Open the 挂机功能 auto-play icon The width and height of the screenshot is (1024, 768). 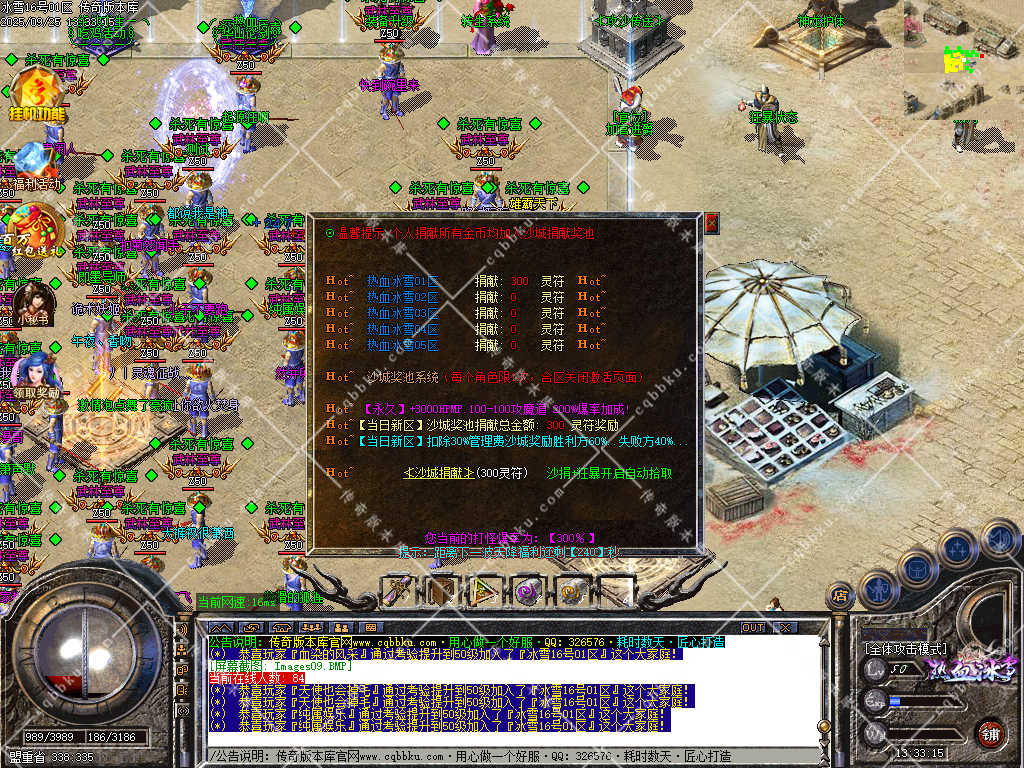coord(36,97)
